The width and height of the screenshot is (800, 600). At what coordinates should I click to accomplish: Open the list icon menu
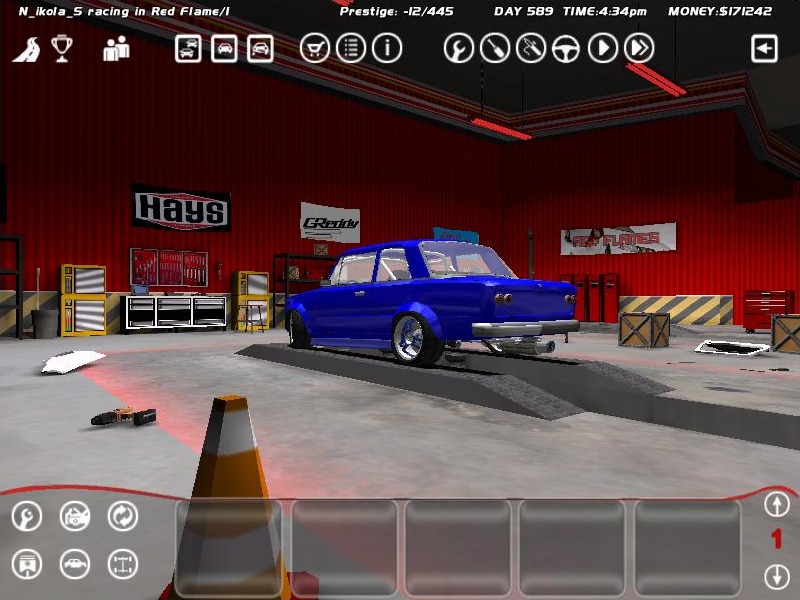click(350, 48)
